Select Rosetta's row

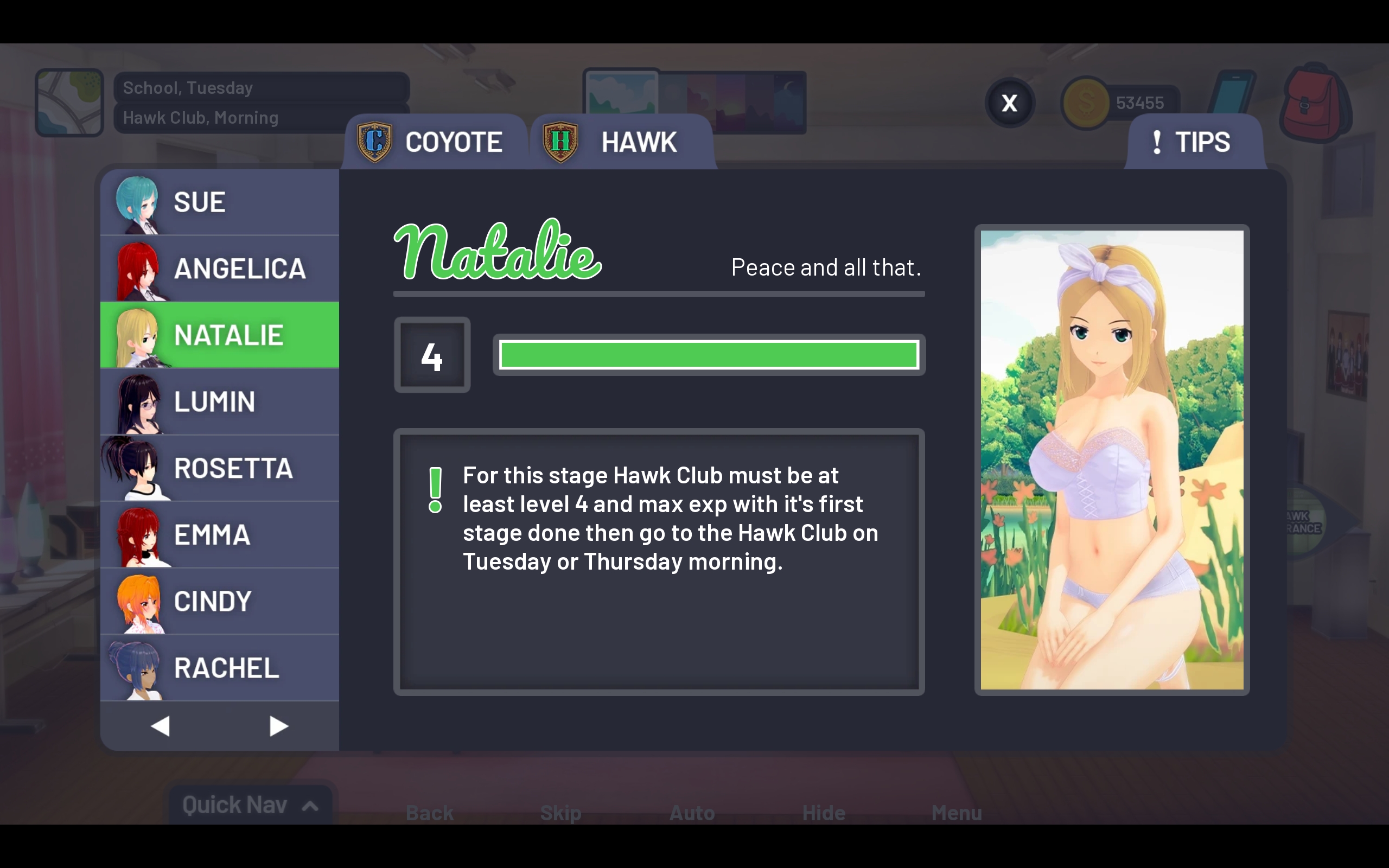coord(220,468)
